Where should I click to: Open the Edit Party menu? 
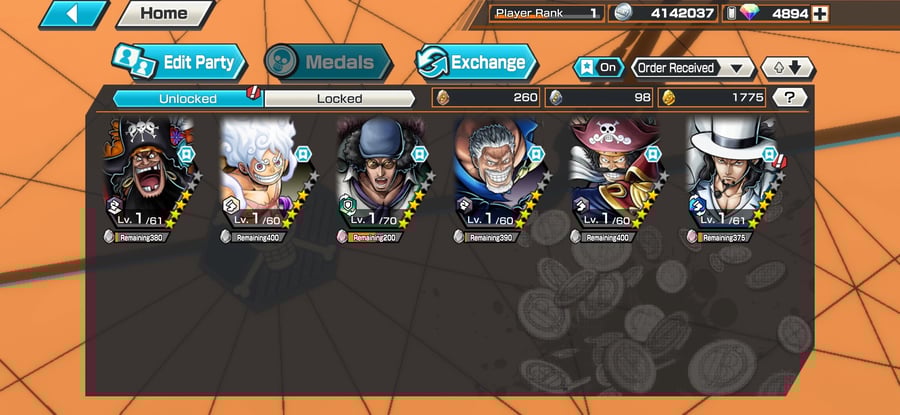tap(180, 62)
